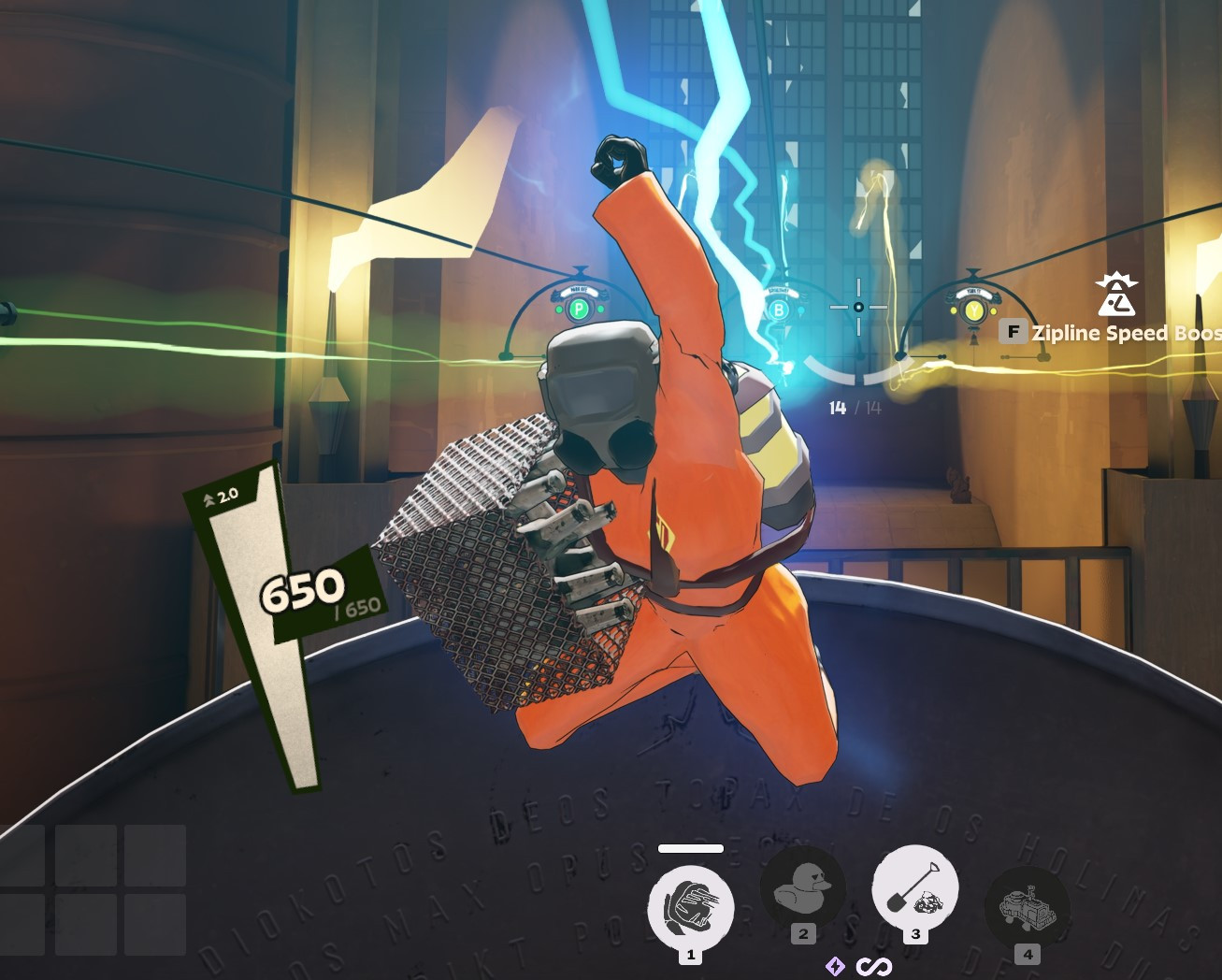This screenshot has height=980, width=1222.
Task: Select the equipped gadget in hotbar slot 1
Action: (x=691, y=906)
